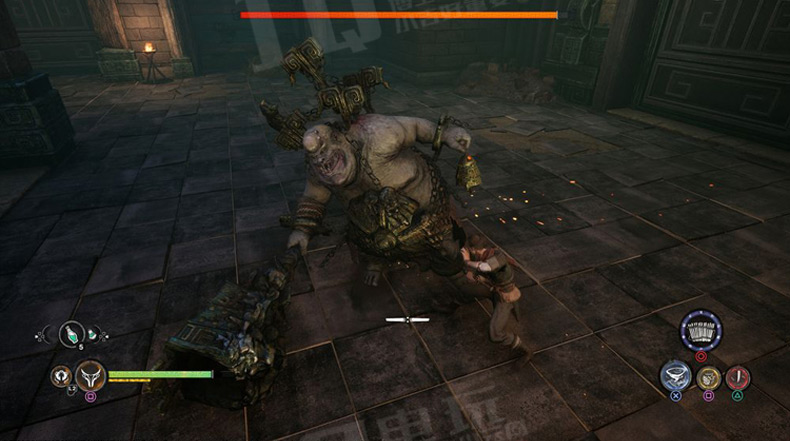Choose the small secondary potion icon

click(x=92, y=335)
